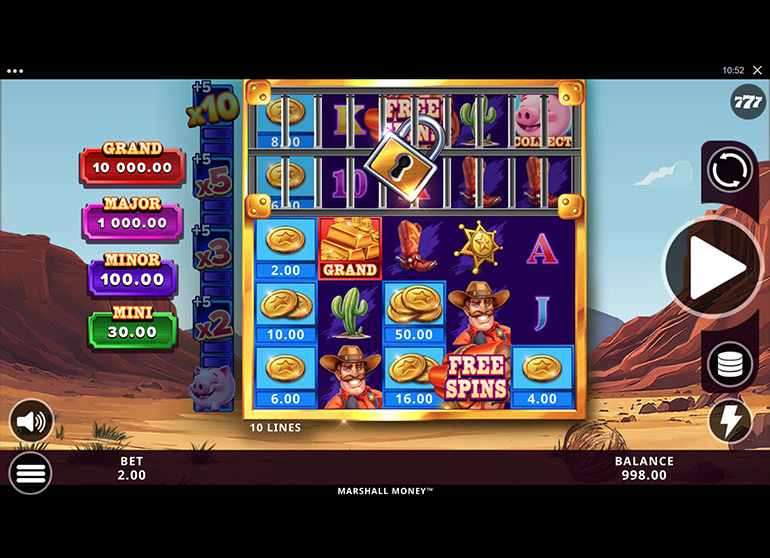The width and height of the screenshot is (770, 558).
Task: Spin the reels with the play button
Action: [715, 268]
